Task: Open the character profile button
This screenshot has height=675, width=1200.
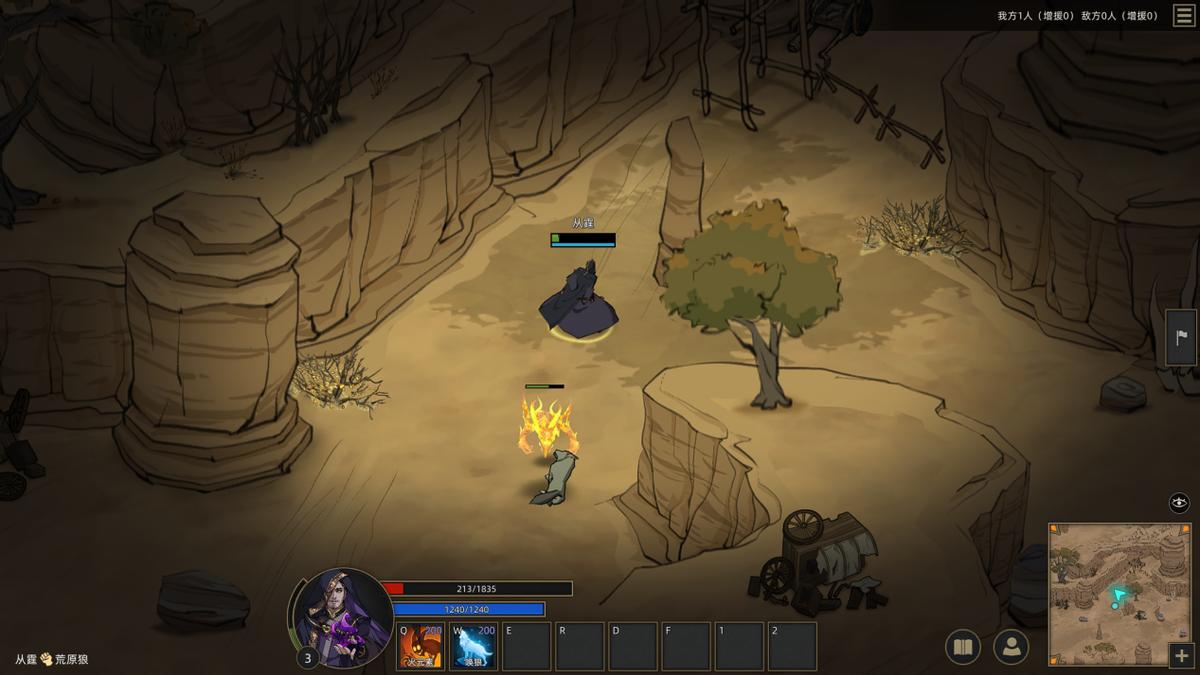Action: click(1011, 648)
